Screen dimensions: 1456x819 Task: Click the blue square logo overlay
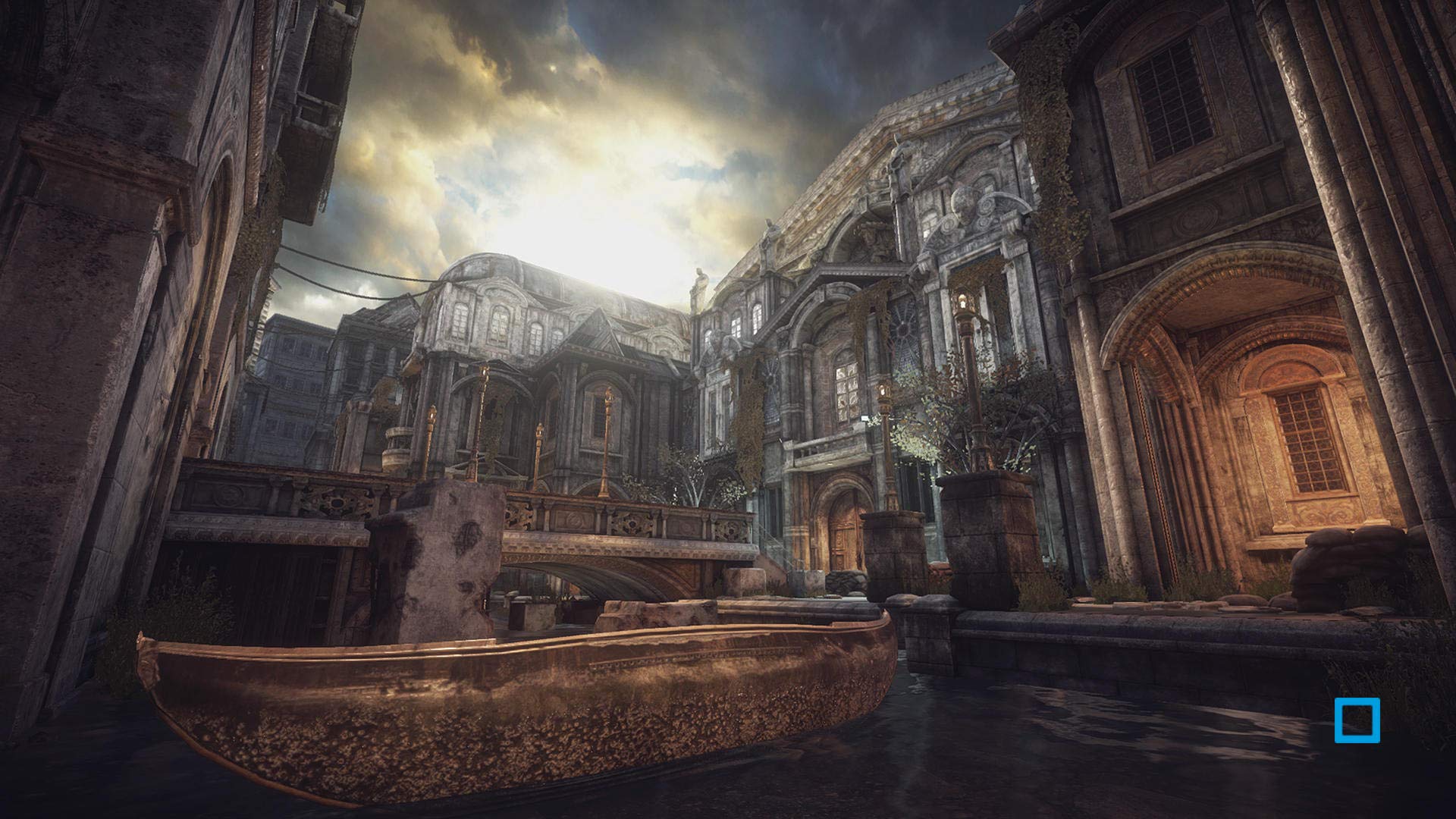1357,720
